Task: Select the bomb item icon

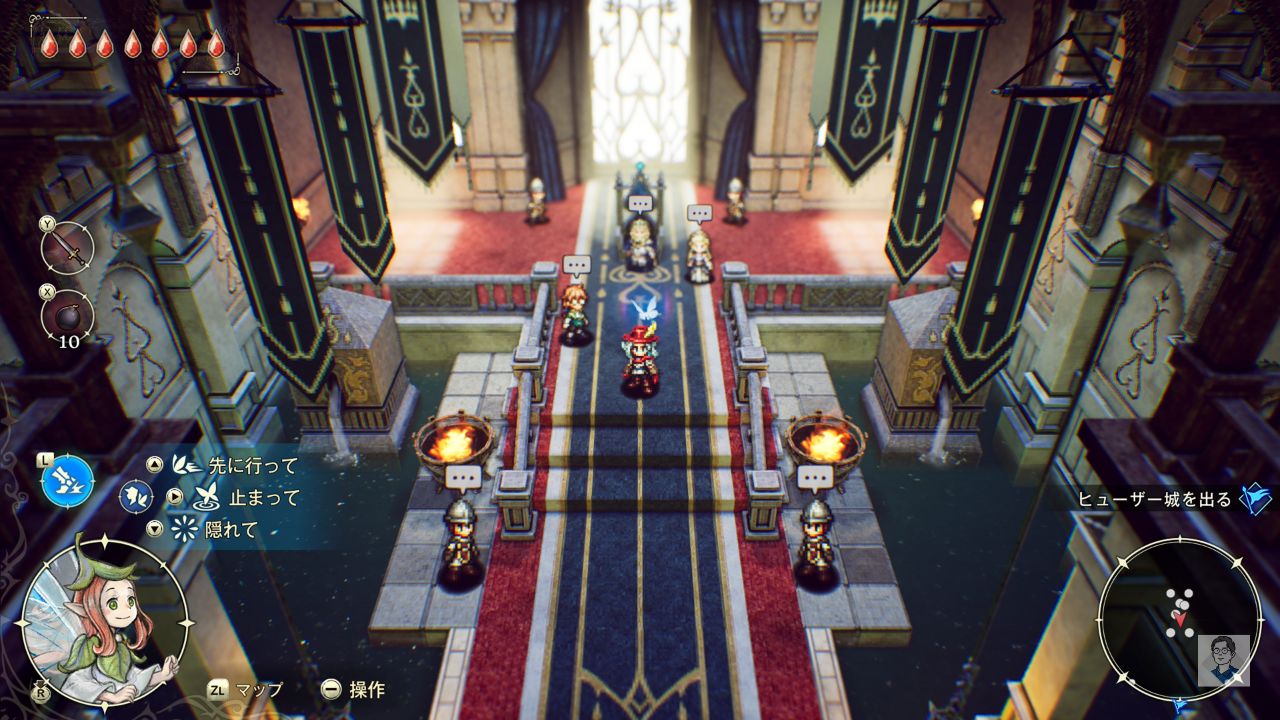Action: [x=68, y=315]
